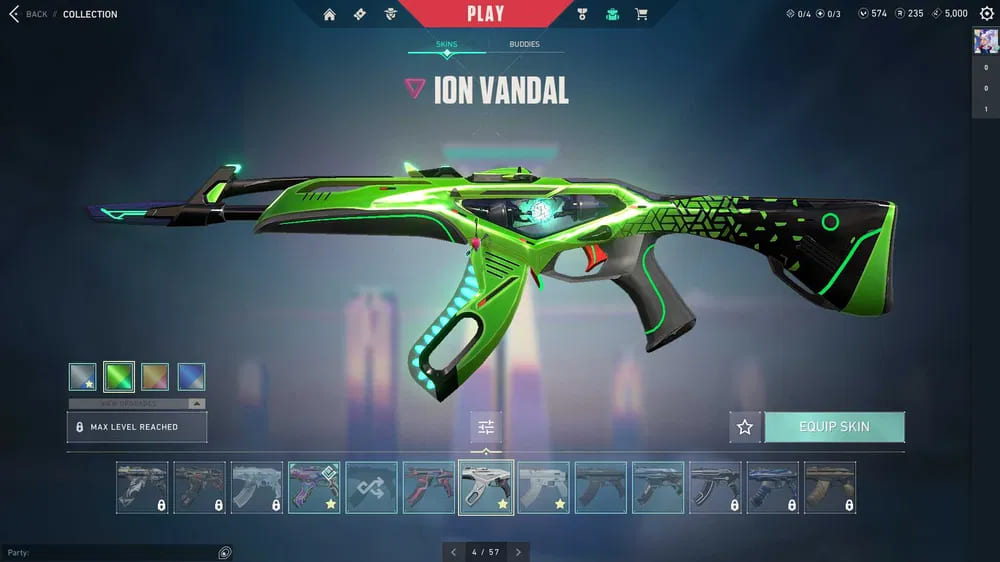1000x562 pixels.
Task: Open settings with the gear icon
Action: coord(987,14)
